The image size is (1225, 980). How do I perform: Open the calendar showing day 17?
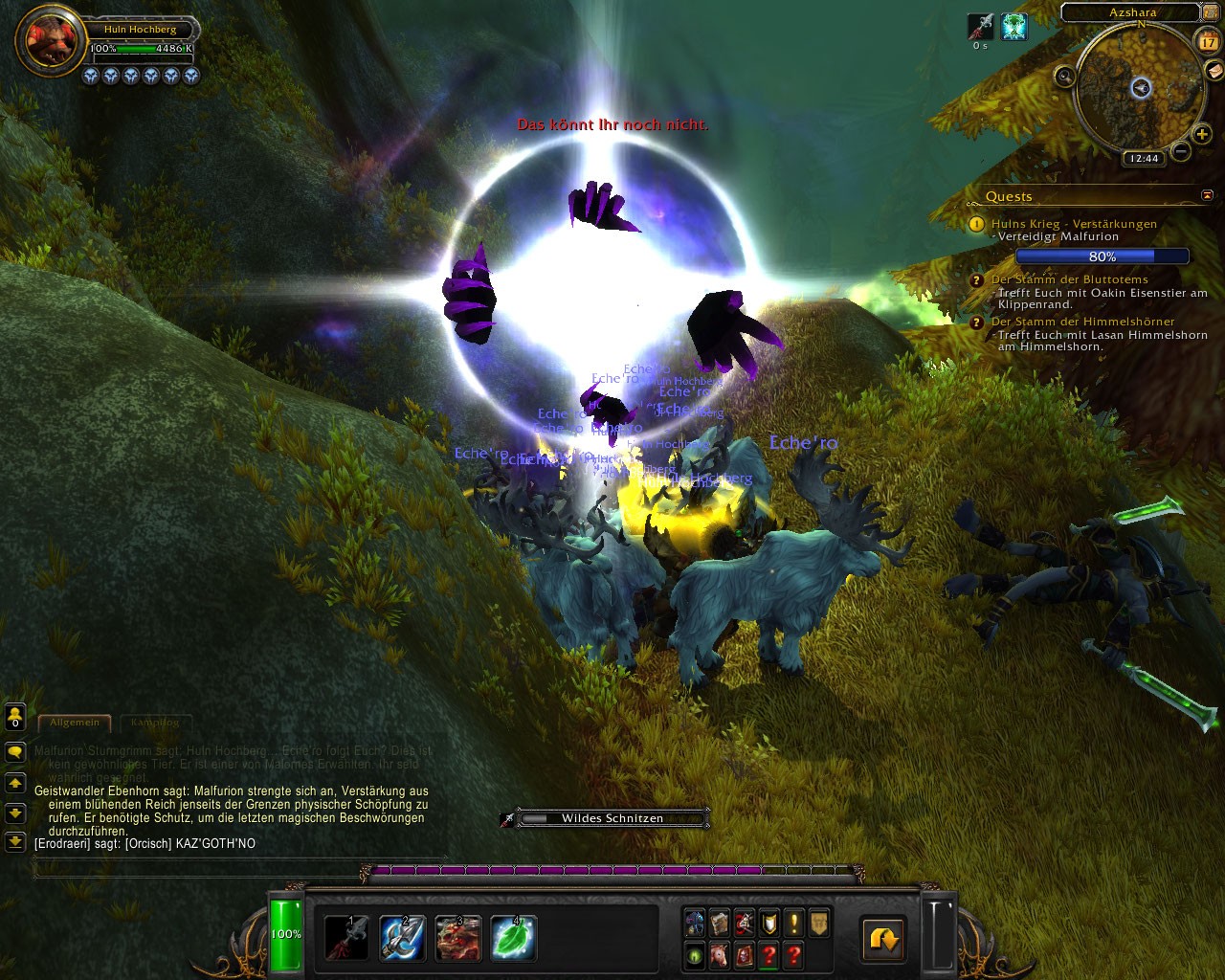pos(1209,41)
